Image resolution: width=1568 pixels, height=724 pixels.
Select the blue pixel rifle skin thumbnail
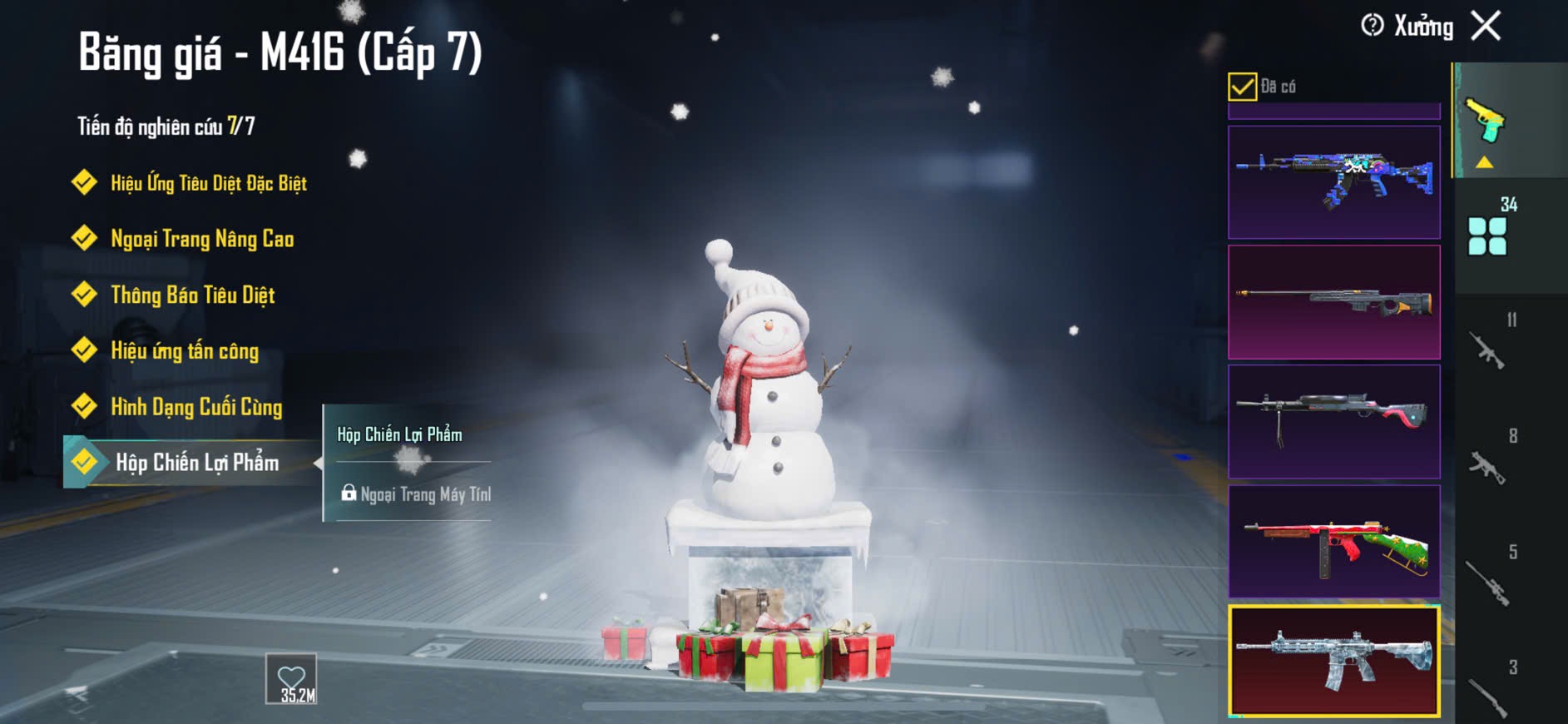(x=1333, y=182)
